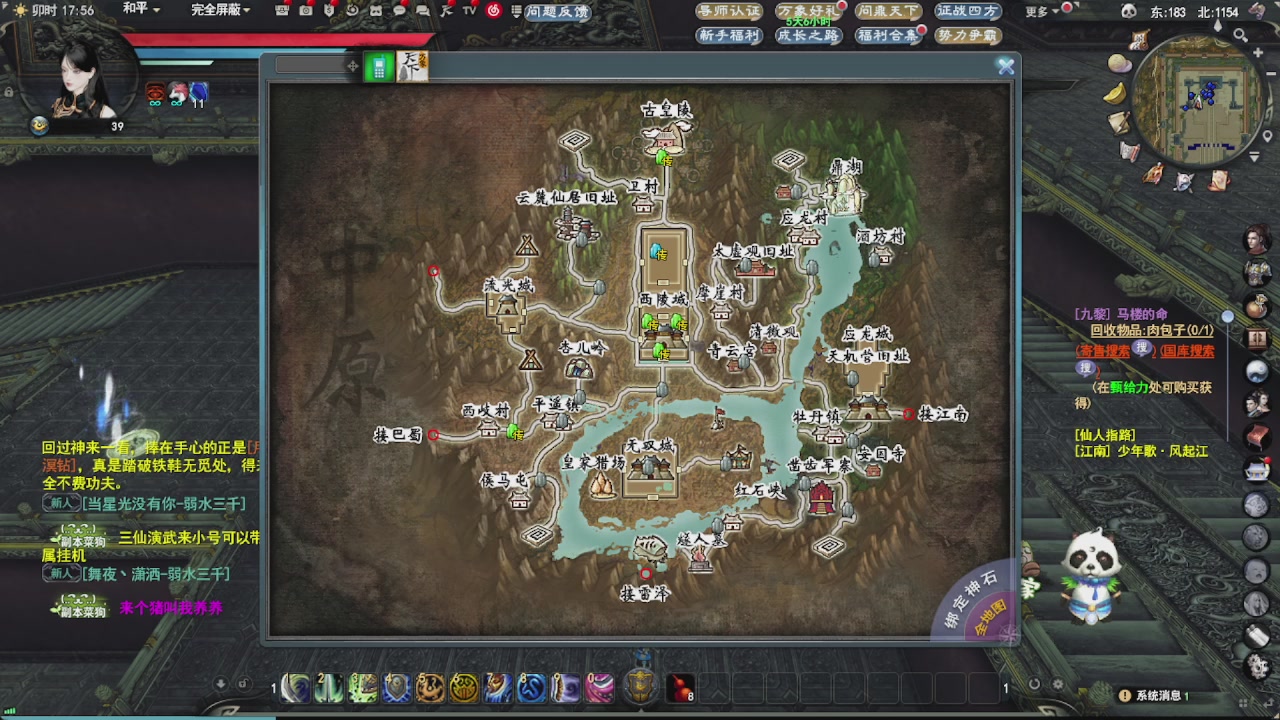Click the 天下 calligraphy icon beside the phone icon

(413, 67)
